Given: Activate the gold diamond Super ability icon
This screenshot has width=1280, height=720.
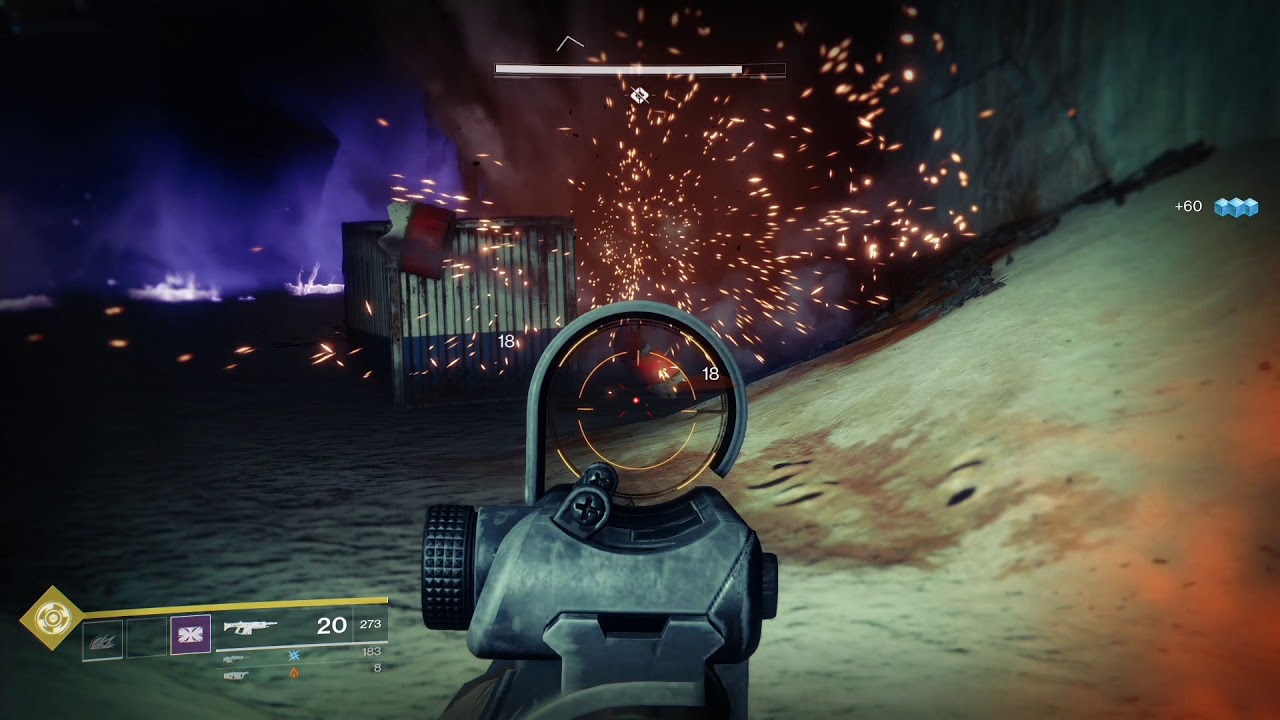Looking at the screenshot, I should click(x=52, y=620).
